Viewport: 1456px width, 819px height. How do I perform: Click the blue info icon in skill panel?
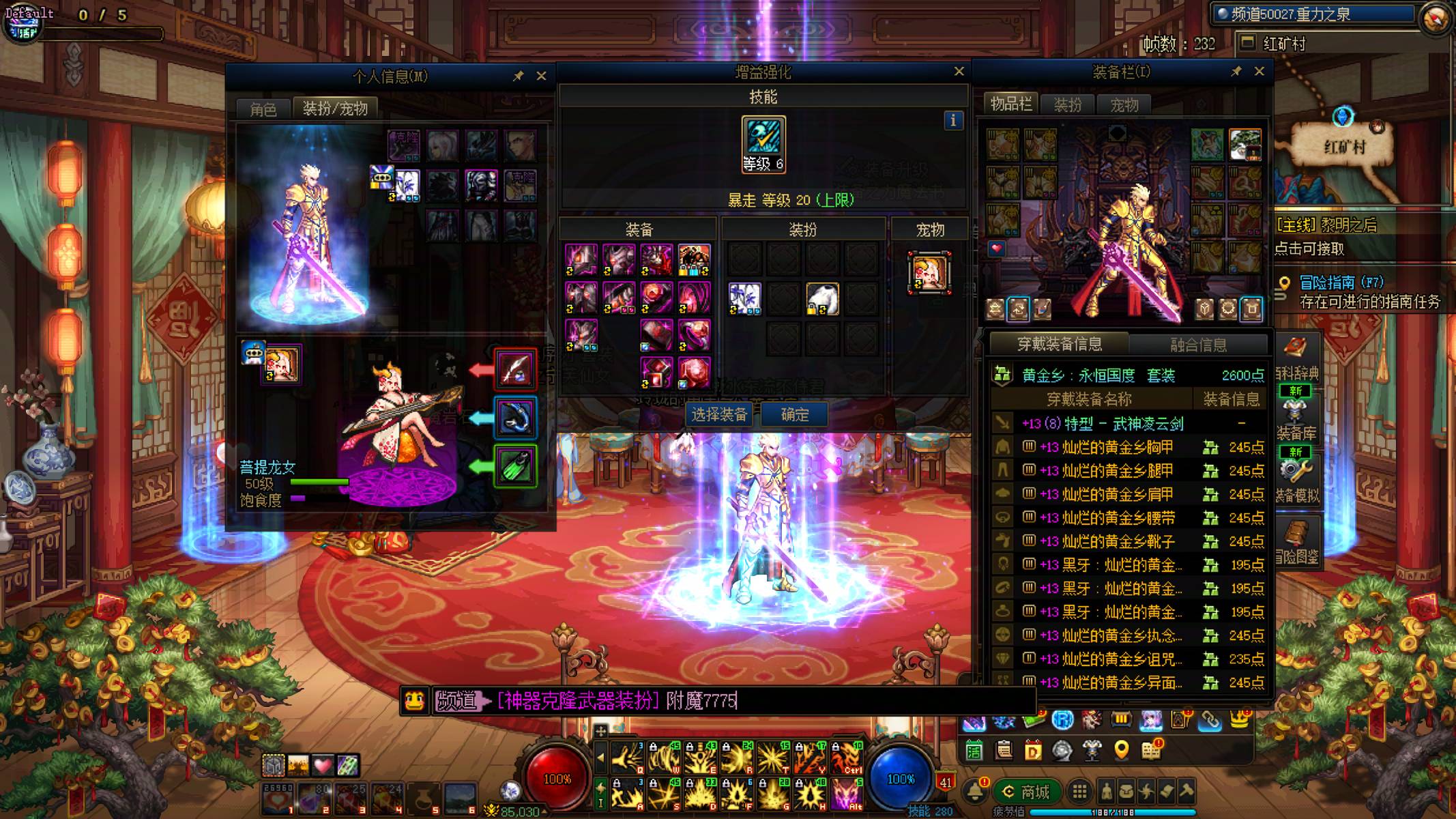tap(953, 121)
